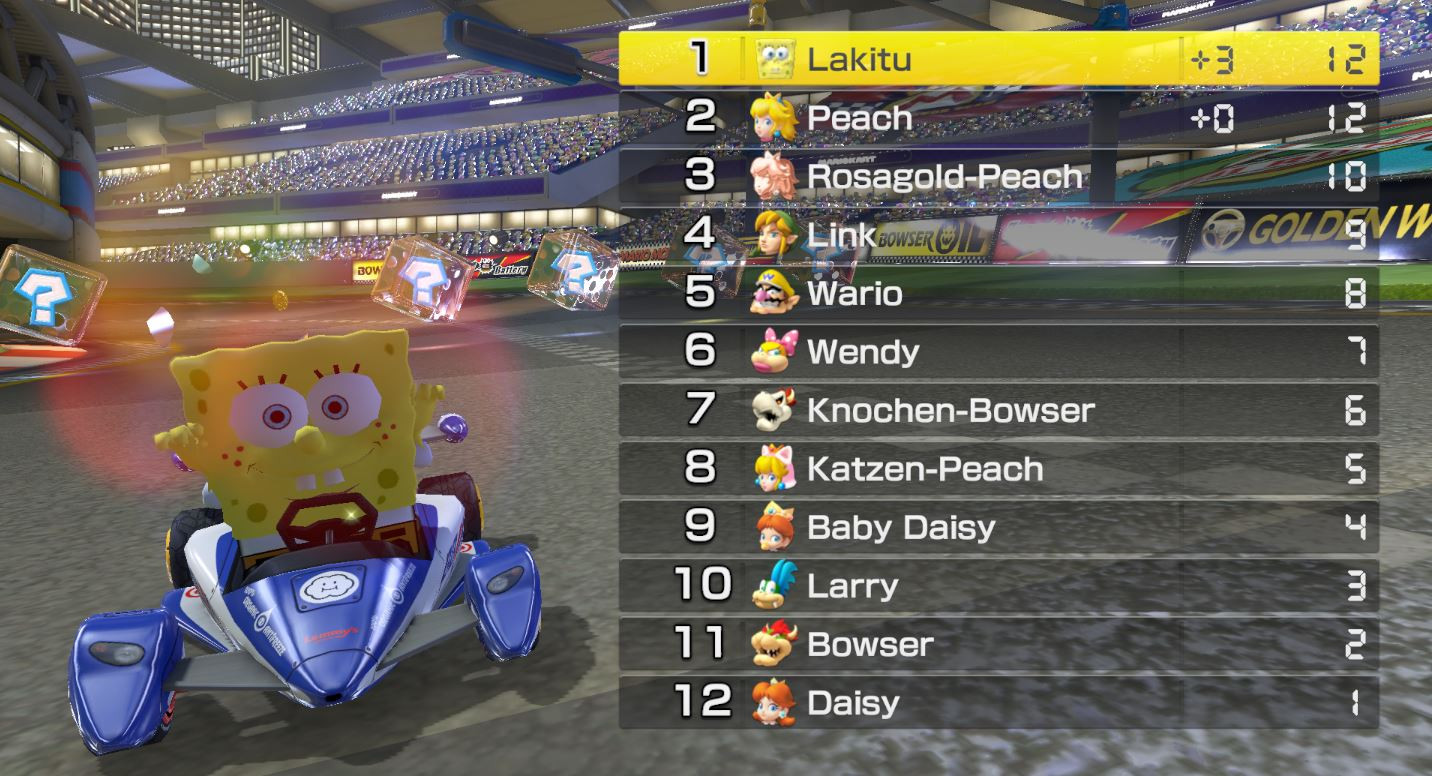1432x776 pixels.
Task: Select SpongeBob driving the kart
Action: (x=290, y=420)
